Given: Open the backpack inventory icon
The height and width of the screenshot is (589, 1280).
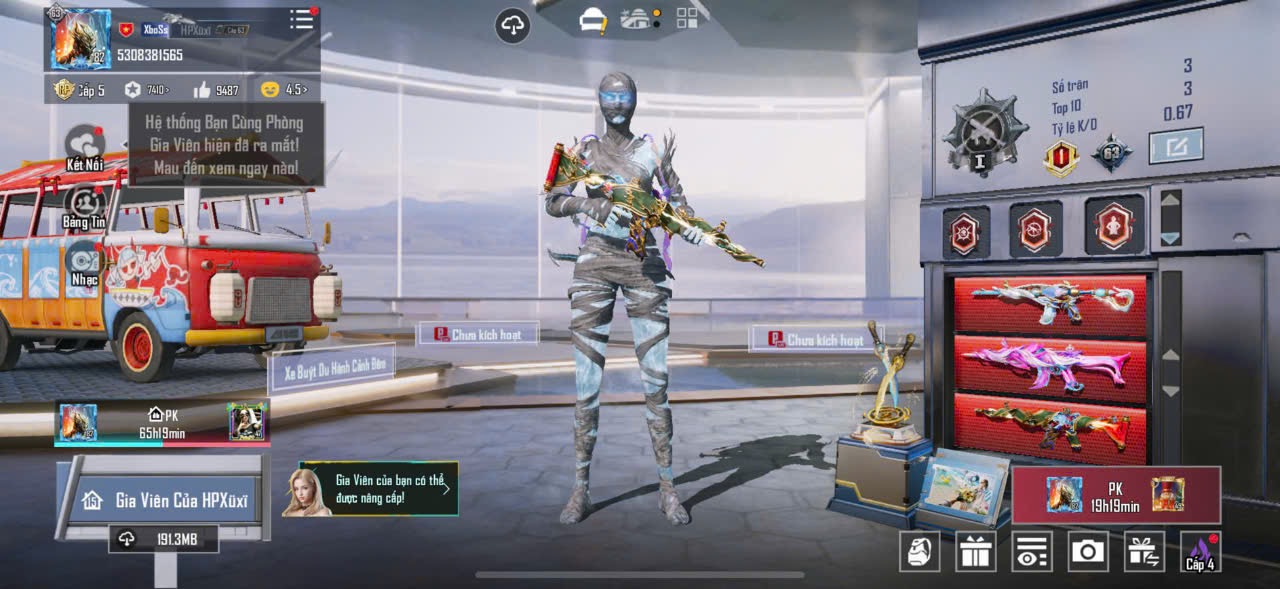Looking at the screenshot, I should pyautogui.click(x=919, y=551).
